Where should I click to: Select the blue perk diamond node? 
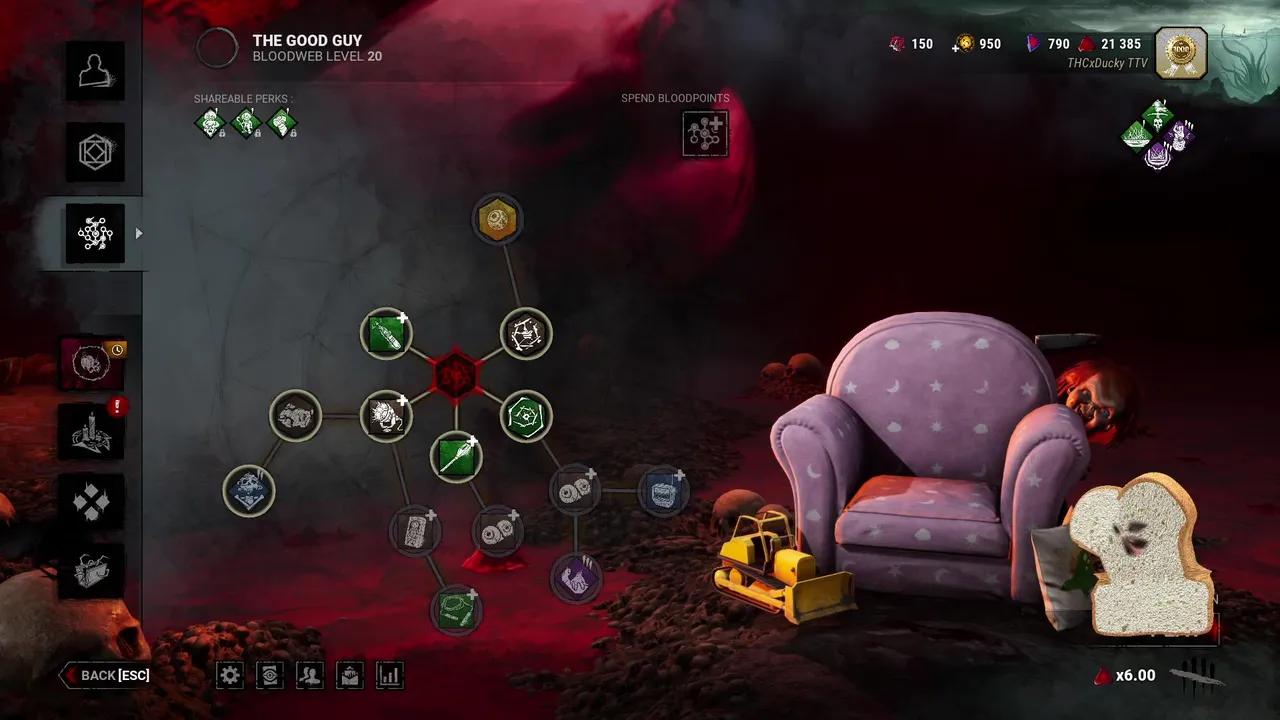[x=249, y=491]
